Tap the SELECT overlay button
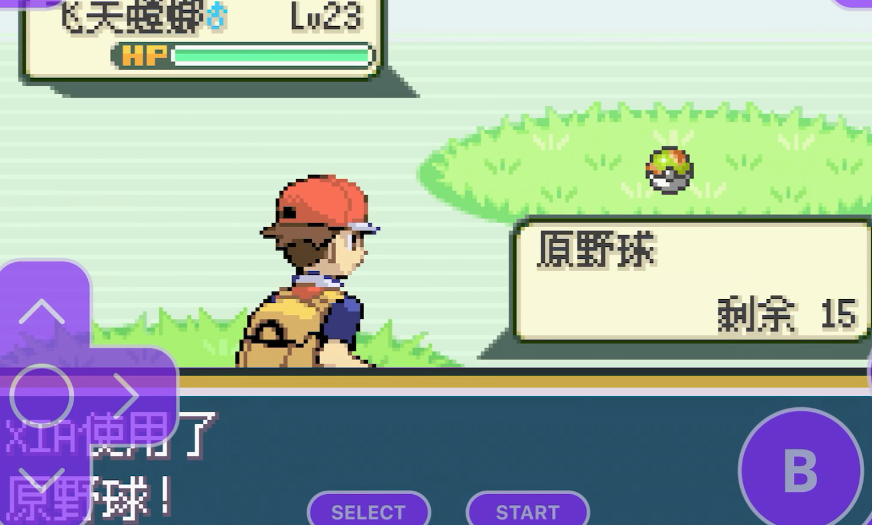872x525 pixels. coord(368,511)
